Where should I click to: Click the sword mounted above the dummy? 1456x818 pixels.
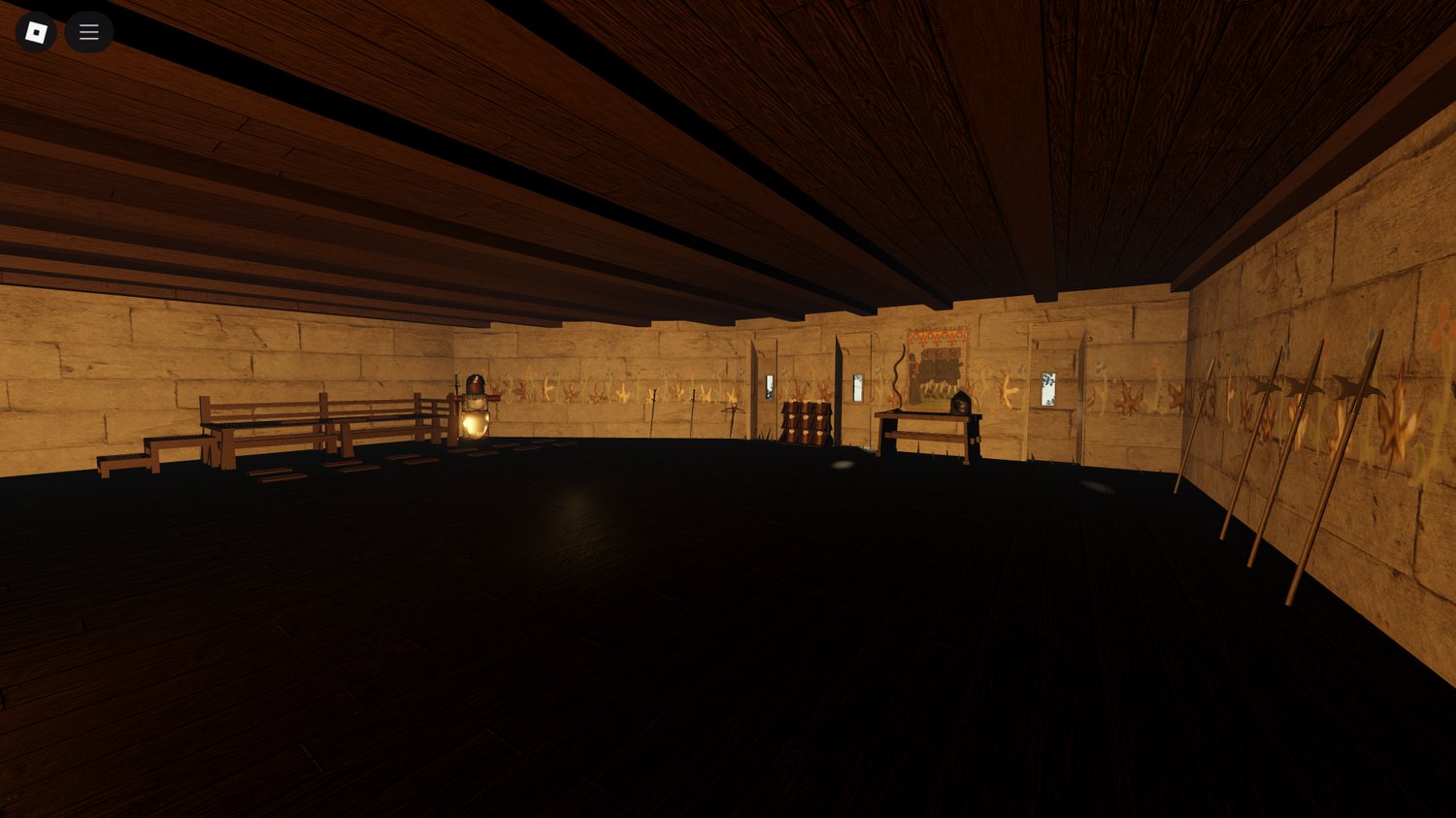(456, 386)
